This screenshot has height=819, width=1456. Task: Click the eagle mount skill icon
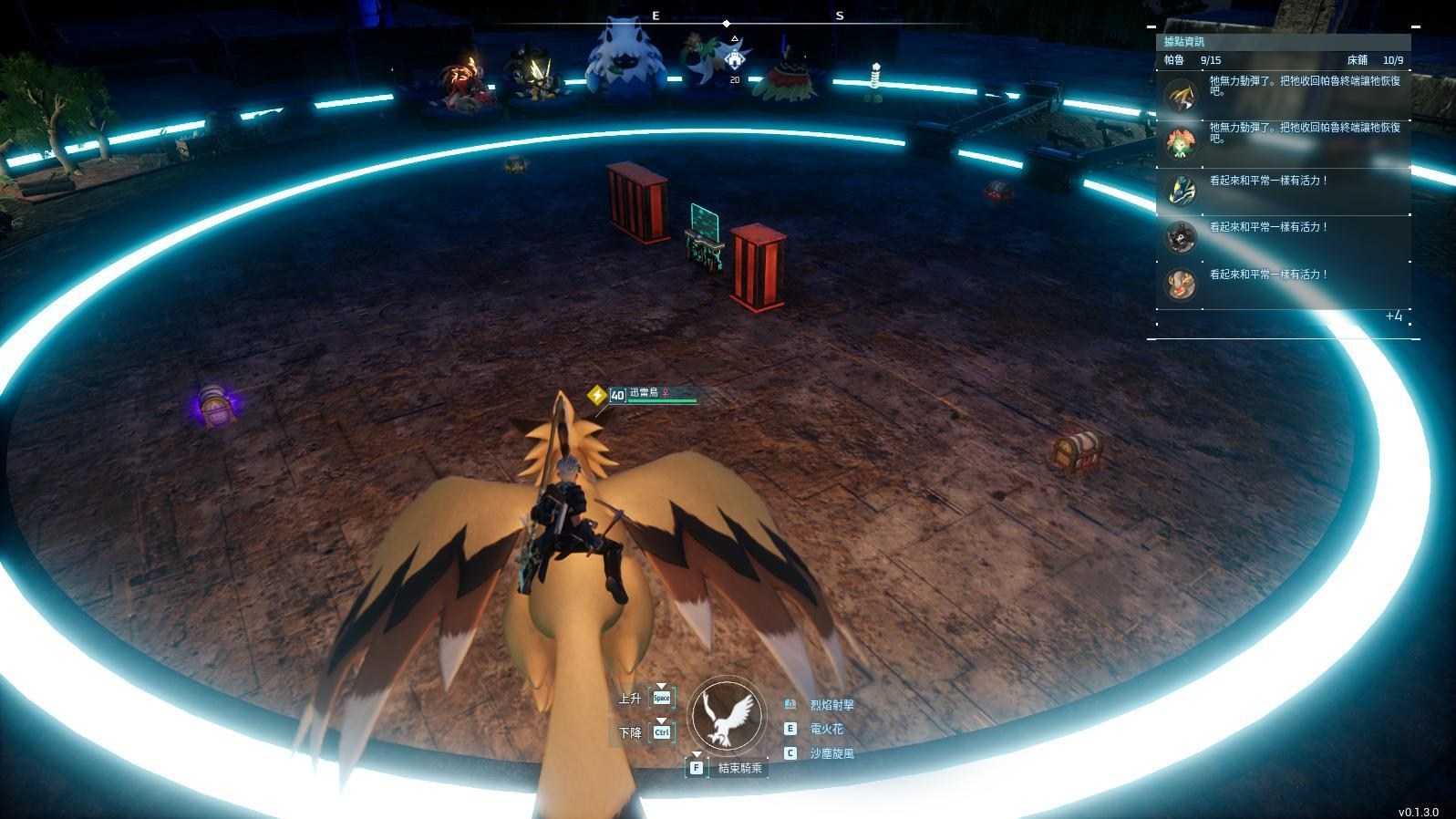tap(727, 716)
